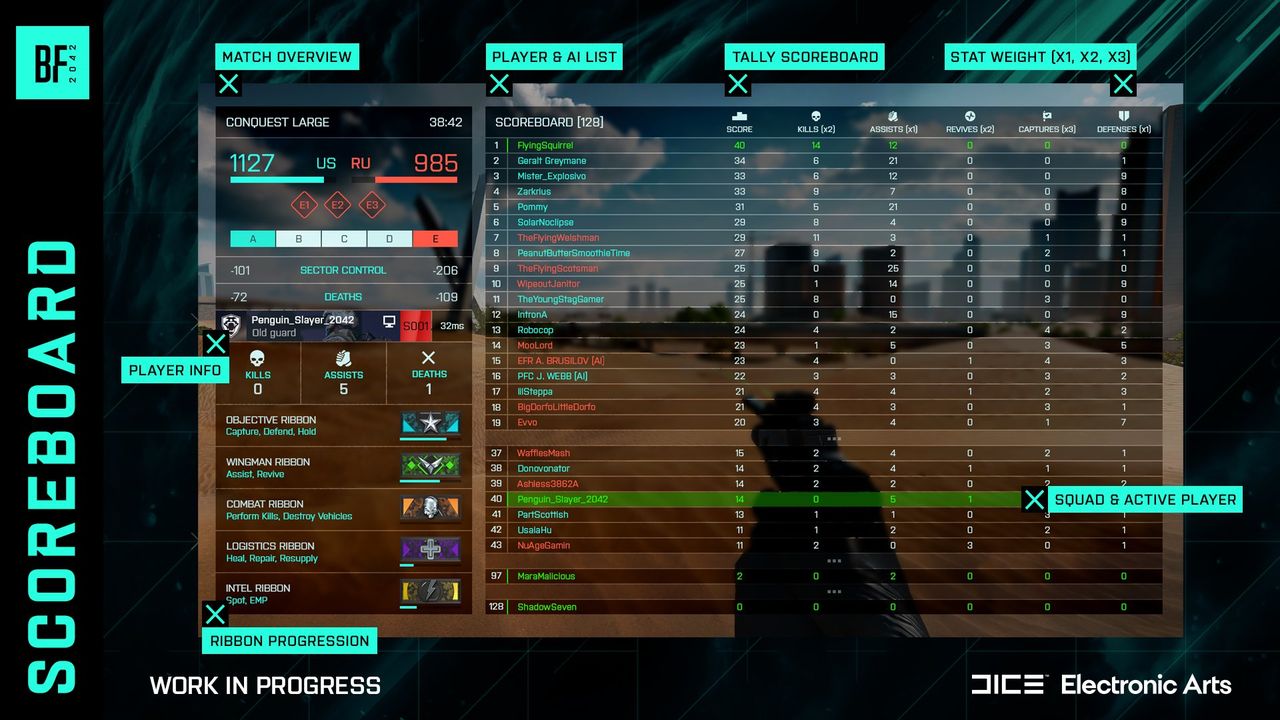Select Penguin_Slayer_2042's player emblem

click(x=232, y=324)
